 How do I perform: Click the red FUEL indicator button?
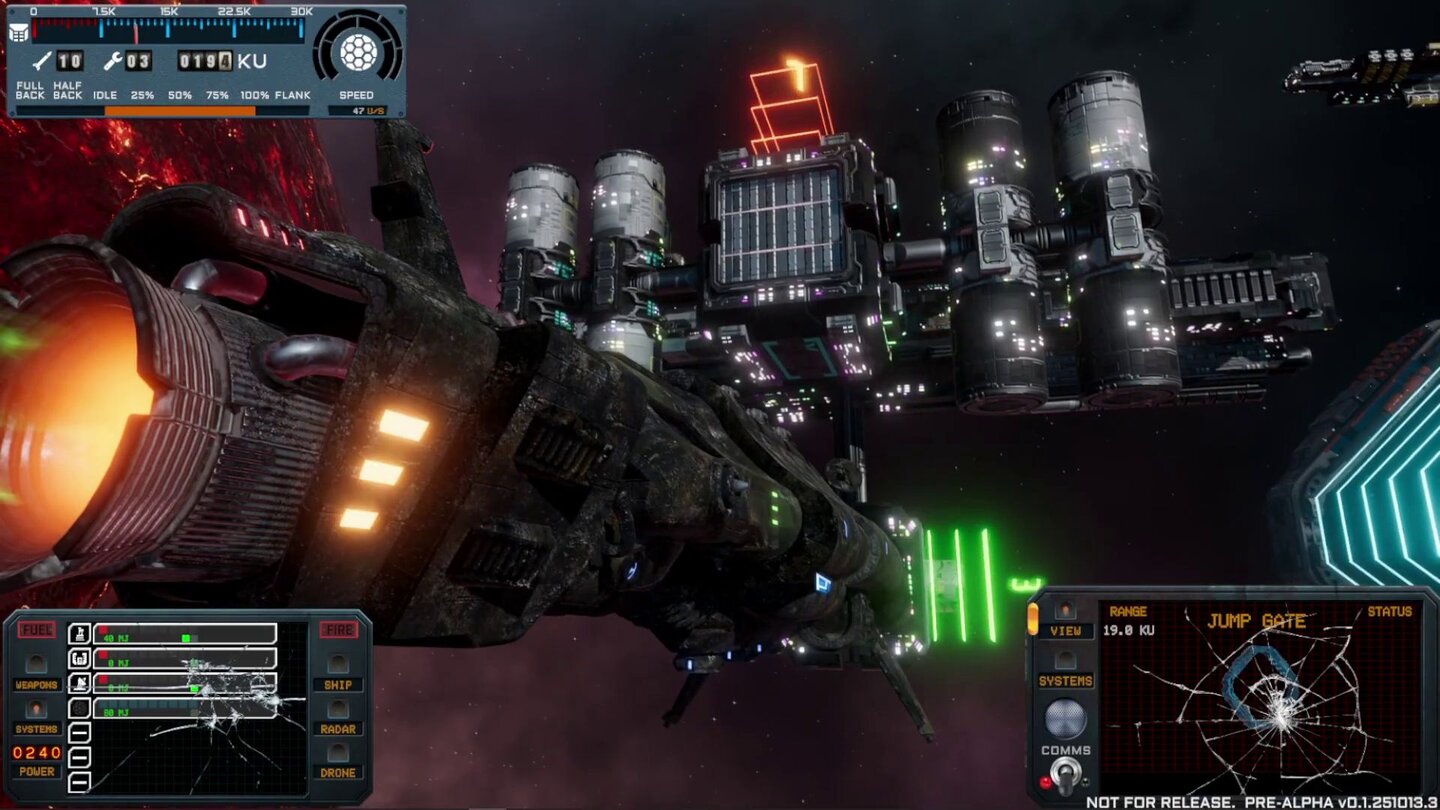(37, 630)
